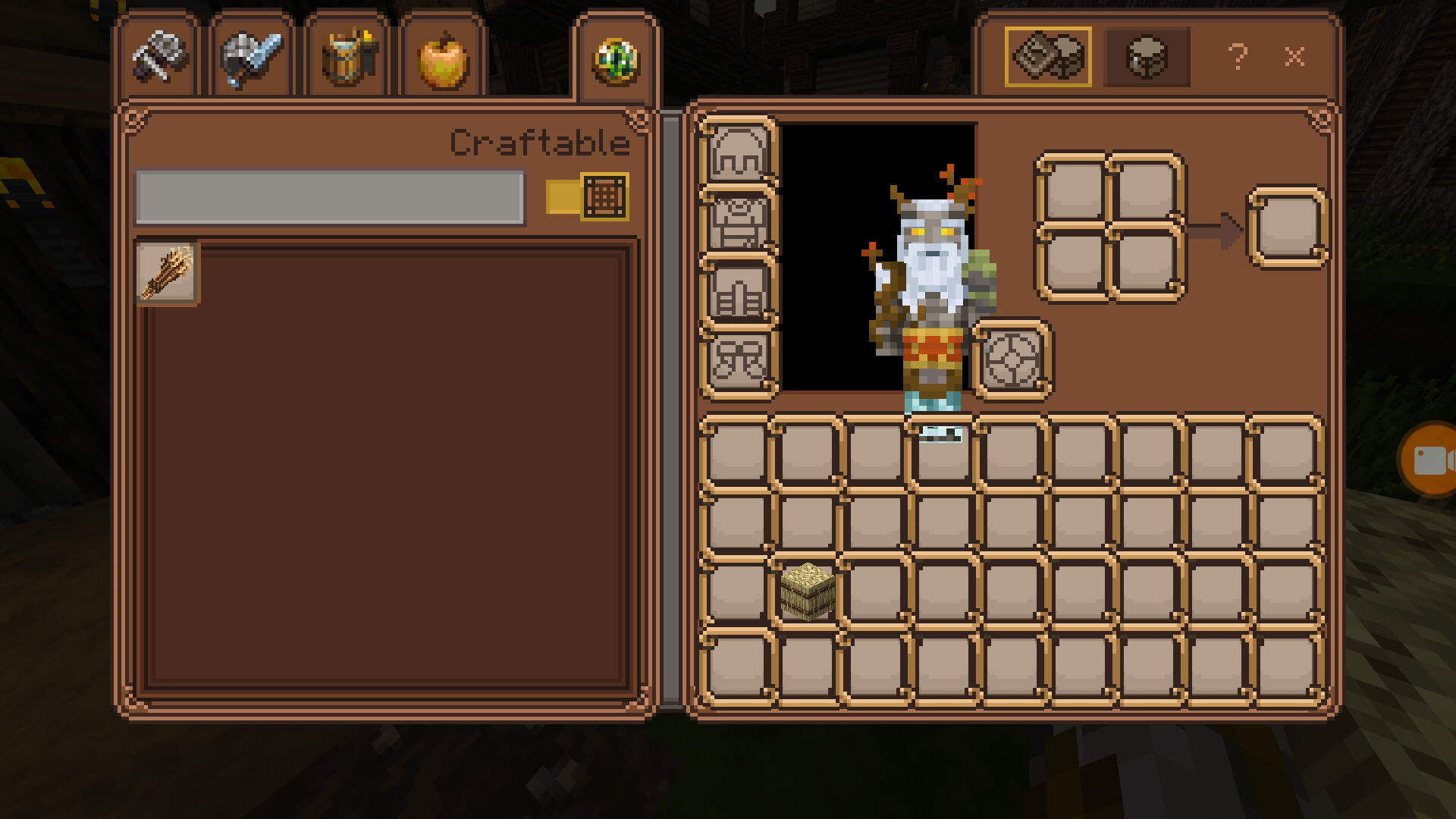Viewport: 1456px width, 819px height.
Task: Close the inventory screen
Action: click(1294, 57)
